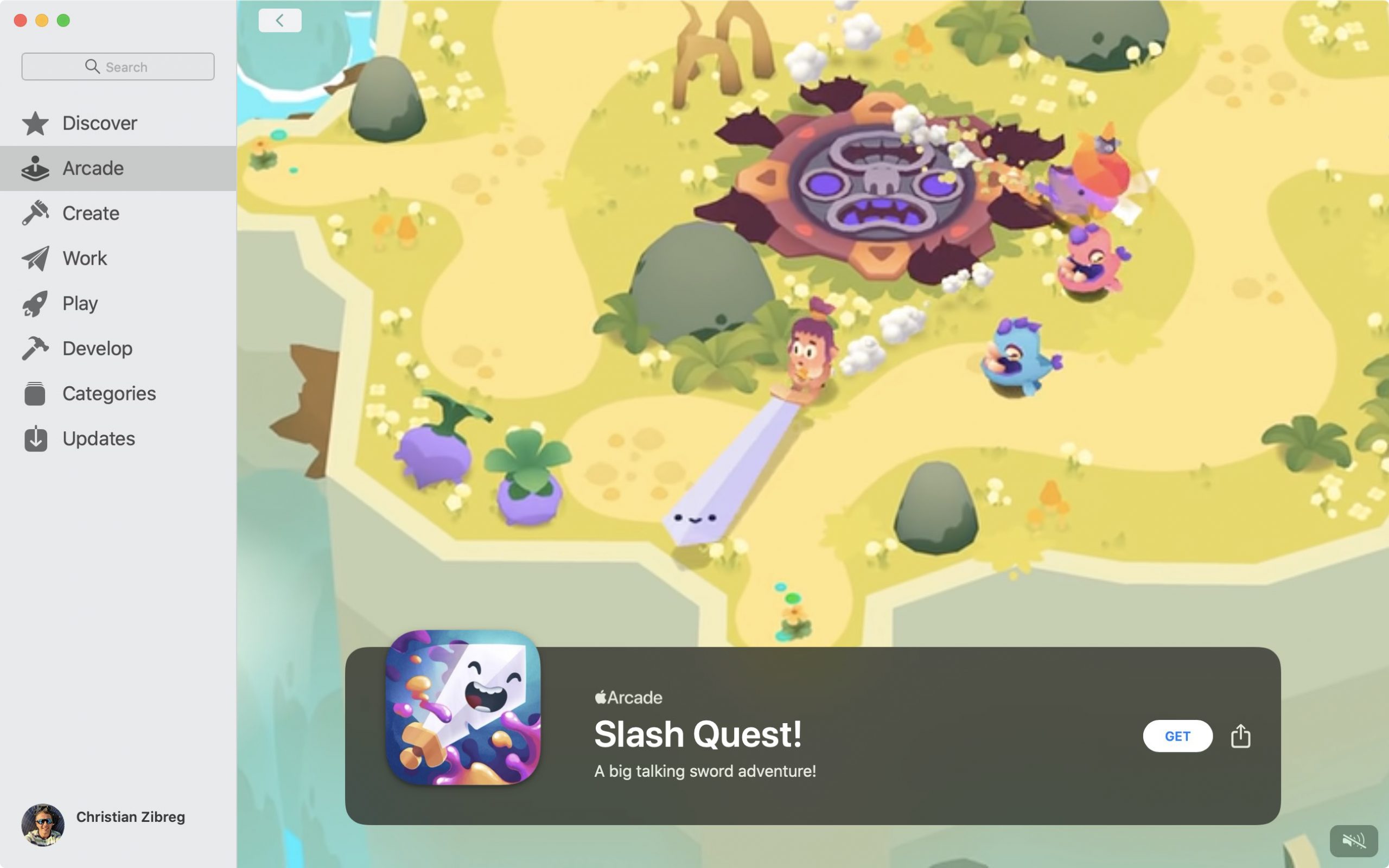Open the Slash Quest! app icon
The height and width of the screenshot is (868, 1389).
pyautogui.click(x=463, y=707)
